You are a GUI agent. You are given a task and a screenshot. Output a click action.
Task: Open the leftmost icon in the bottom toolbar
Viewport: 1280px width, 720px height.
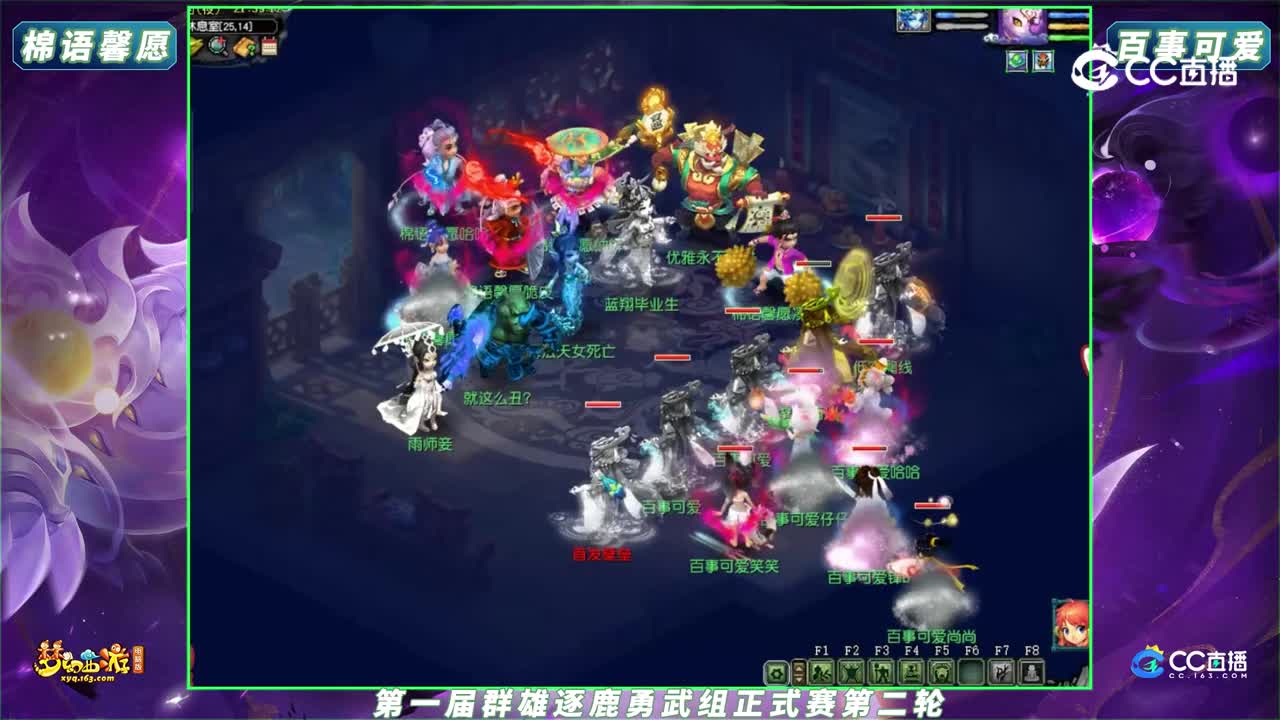coord(776,674)
